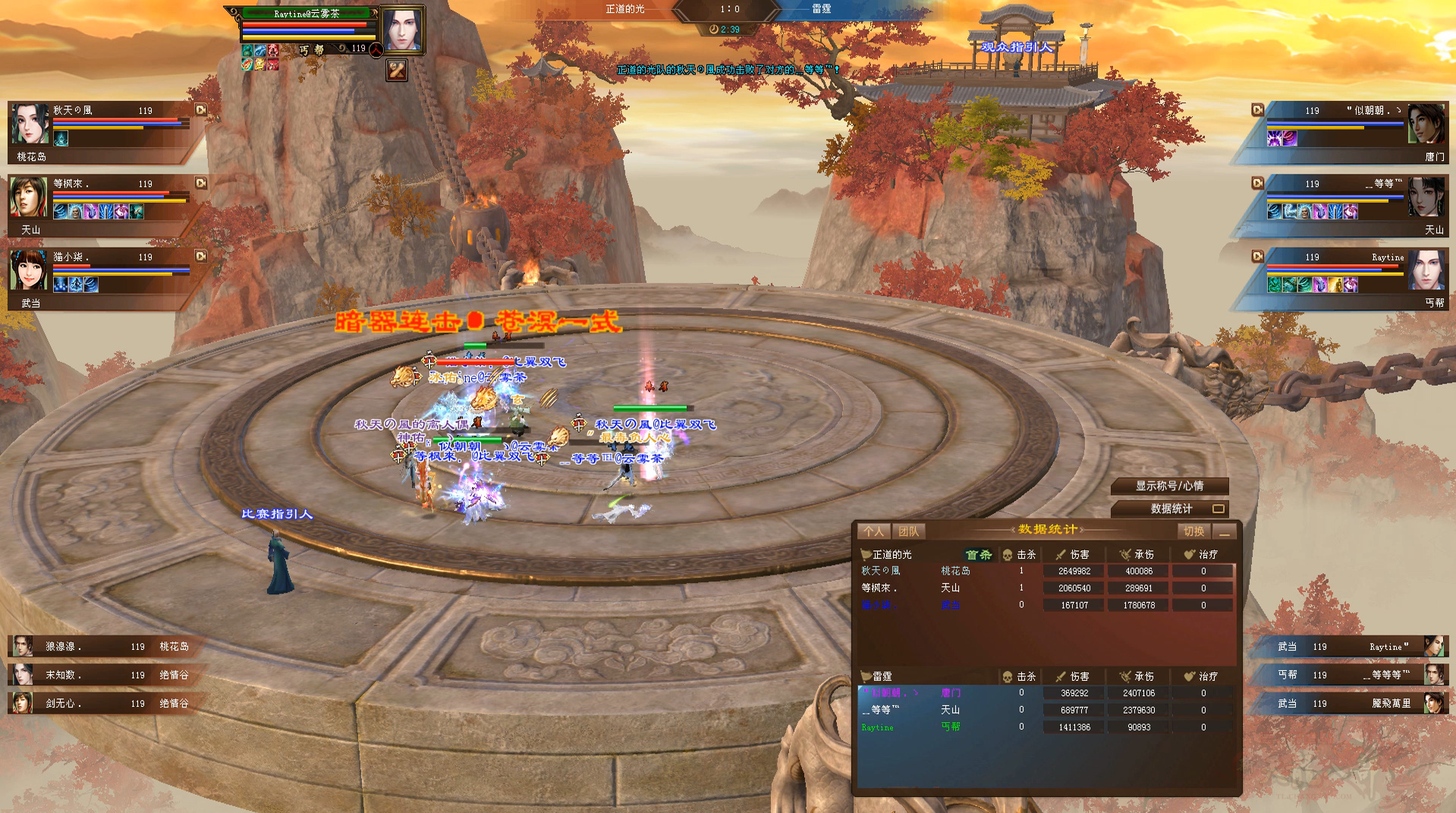Select 秋天の風 portrait in left team list
The height and width of the screenshot is (813, 1456).
[30, 124]
